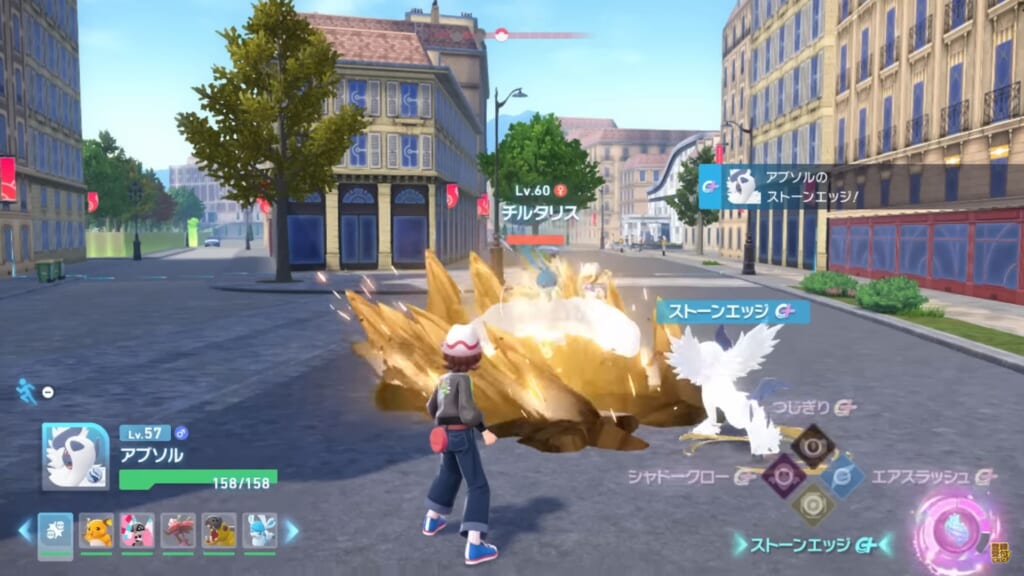The image size is (1024, 576).
Task: Open Absol's large portrait panel
Action: (x=75, y=456)
